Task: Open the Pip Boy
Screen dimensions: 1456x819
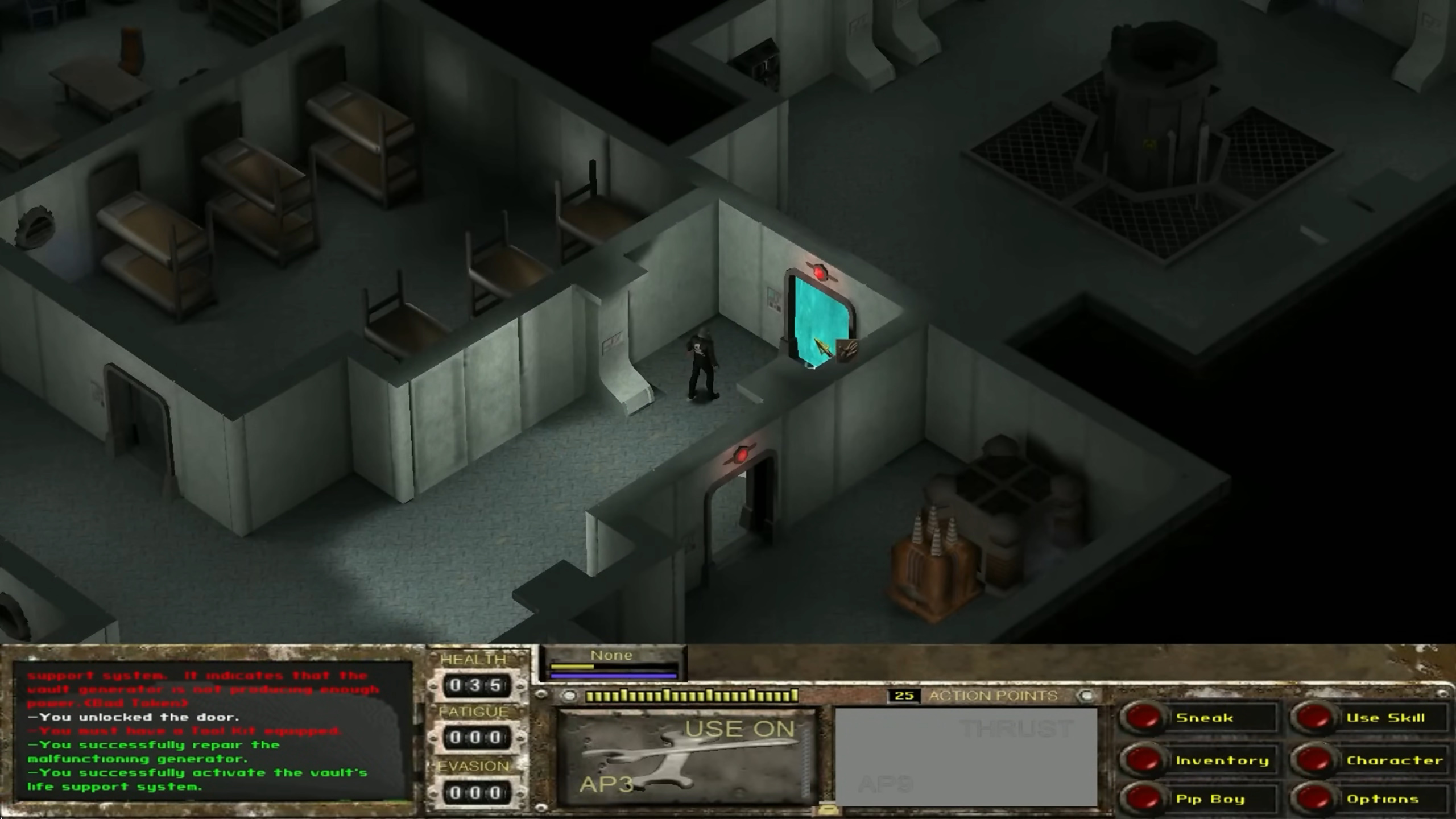Action: (x=1143, y=799)
